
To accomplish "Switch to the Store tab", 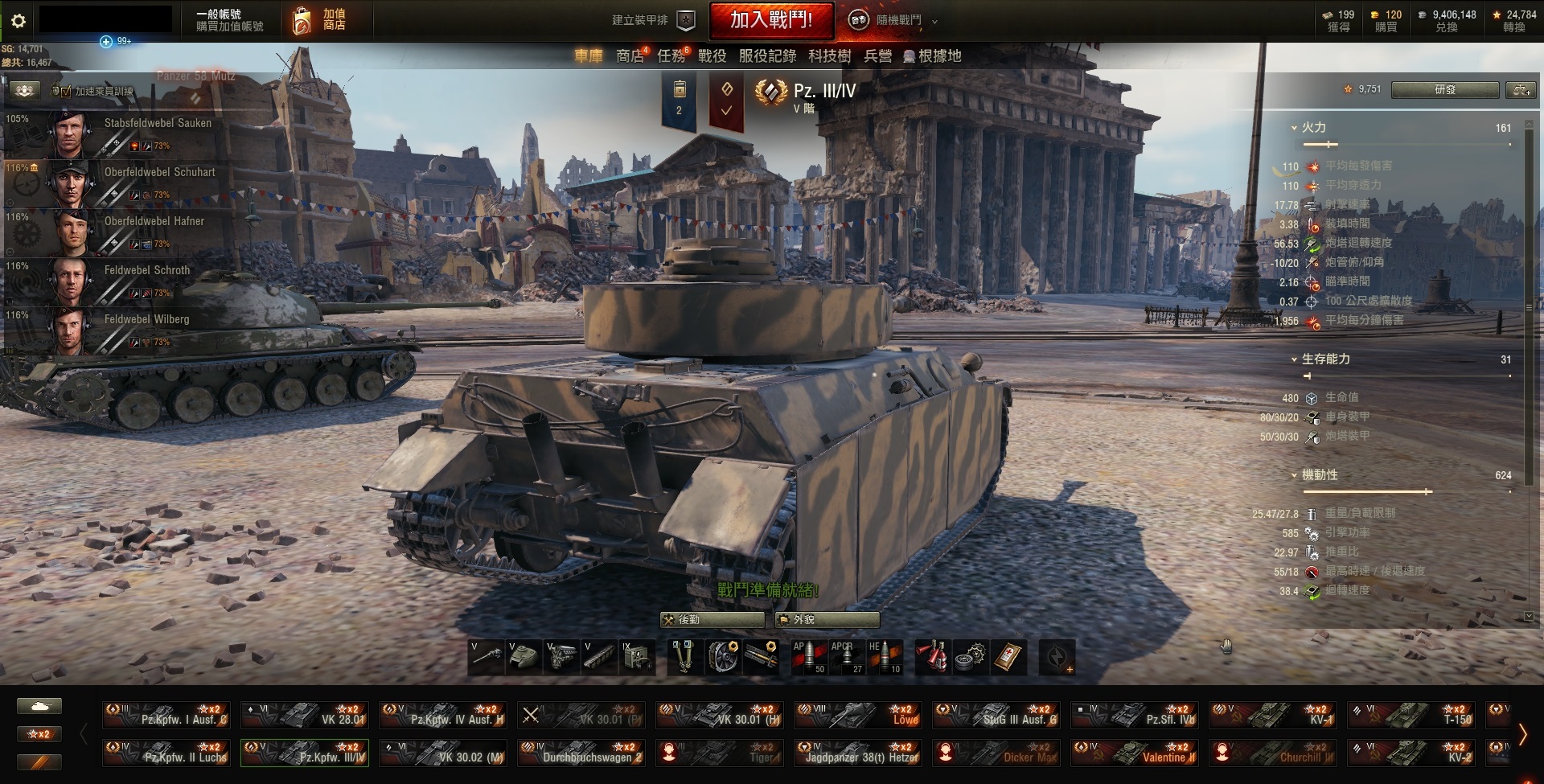I will coord(630,55).
